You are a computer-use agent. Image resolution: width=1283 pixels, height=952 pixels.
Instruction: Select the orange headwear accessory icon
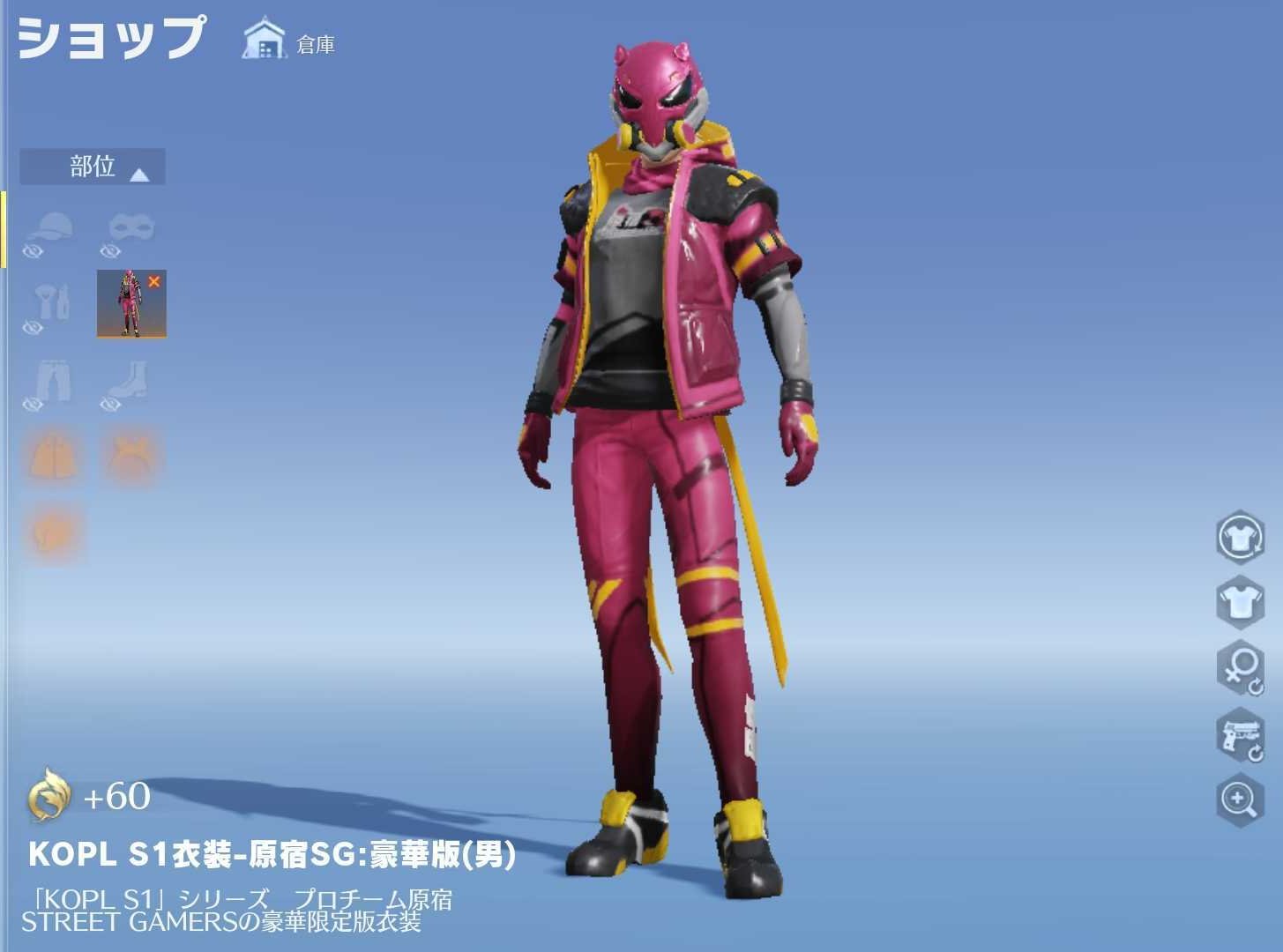(x=131, y=452)
